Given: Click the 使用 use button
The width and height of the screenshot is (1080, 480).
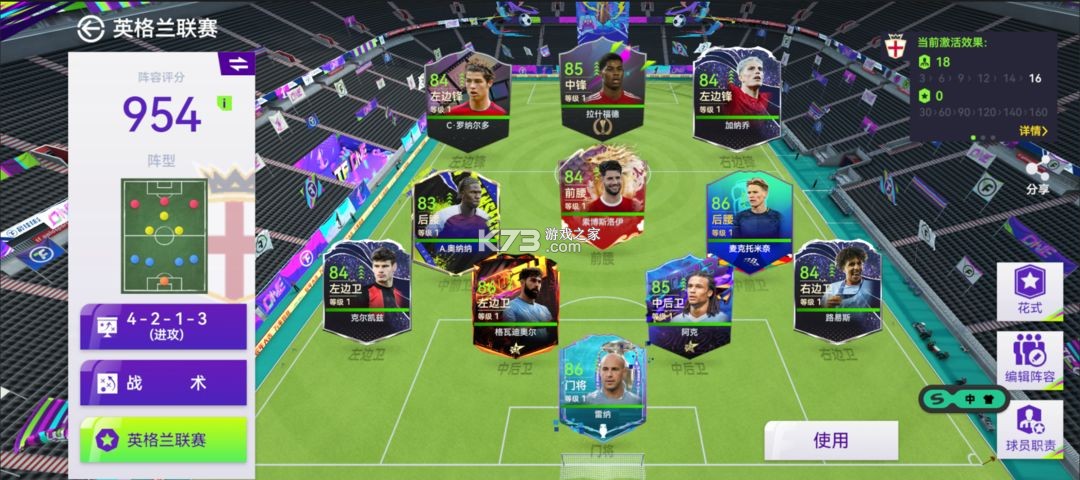Looking at the screenshot, I should pos(830,440).
